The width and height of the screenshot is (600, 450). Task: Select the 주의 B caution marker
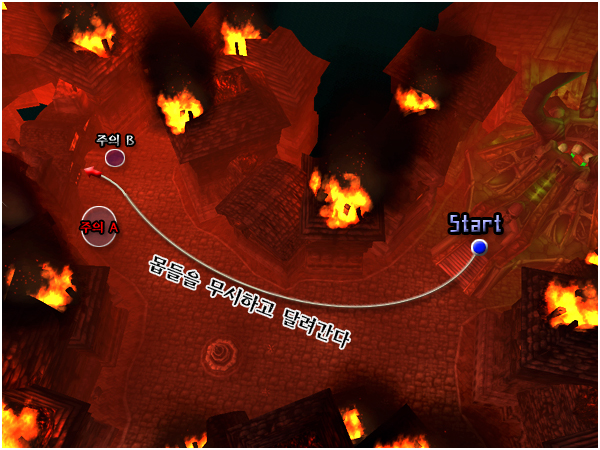(x=115, y=157)
